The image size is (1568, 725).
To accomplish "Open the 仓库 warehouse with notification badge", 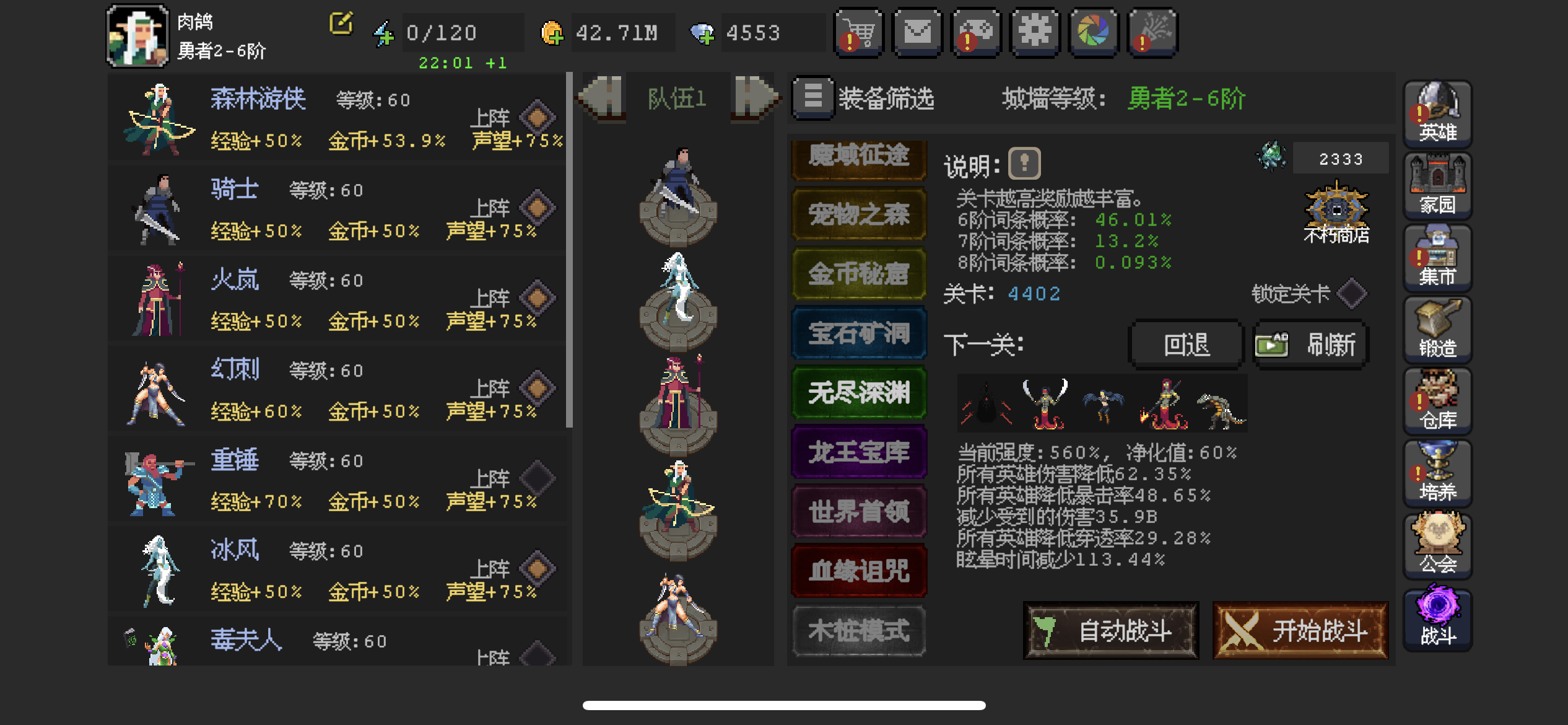I will tap(1437, 400).
